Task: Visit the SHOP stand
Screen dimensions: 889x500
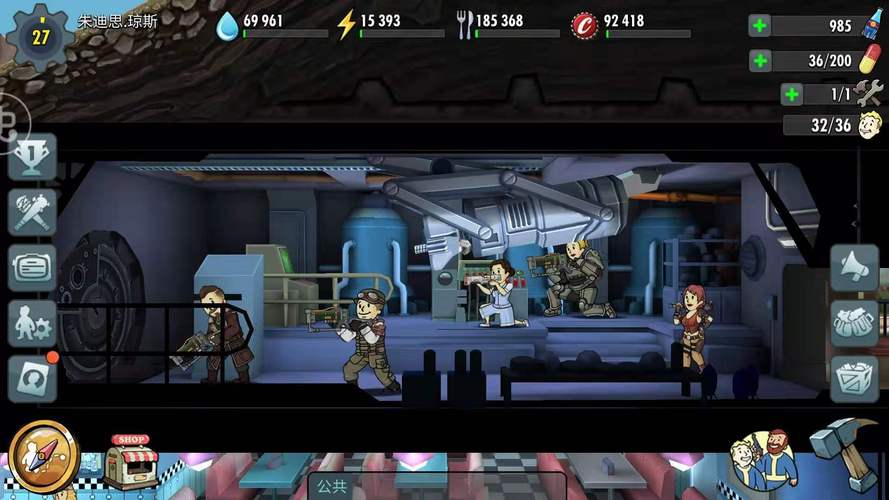Action: [x=130, y=461]
